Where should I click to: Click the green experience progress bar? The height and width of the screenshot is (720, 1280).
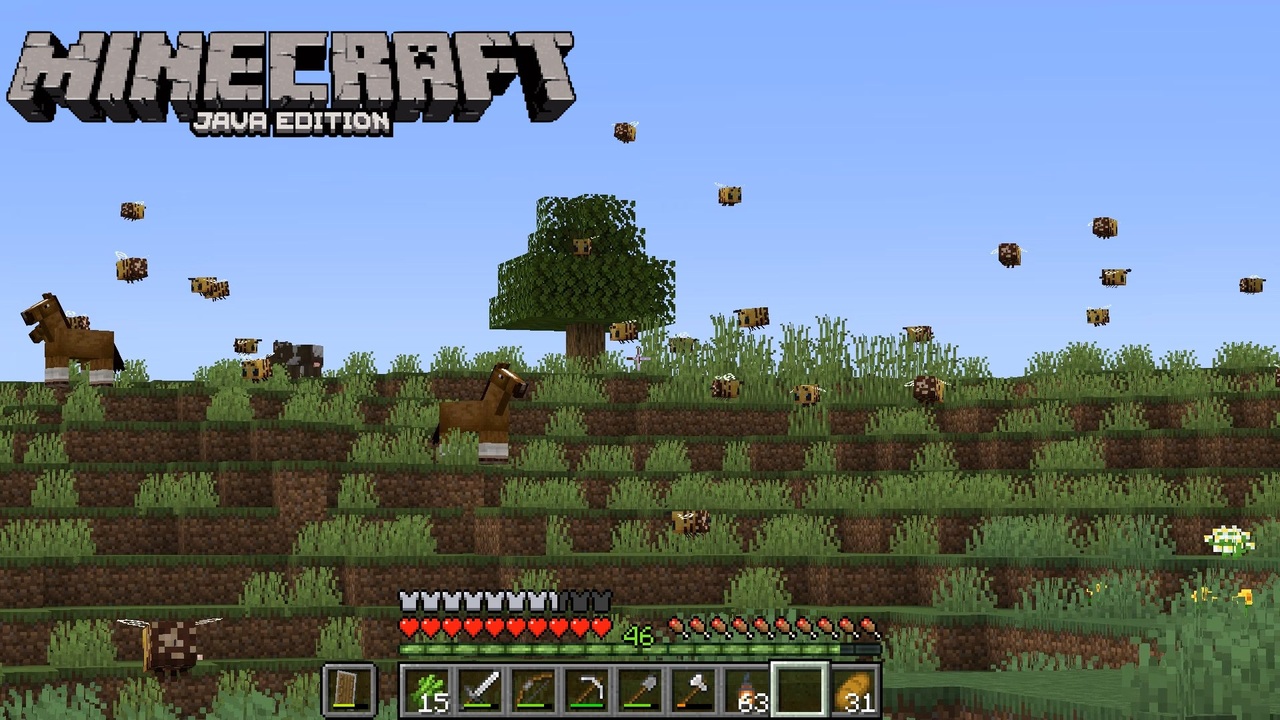(x=640, y=650)
